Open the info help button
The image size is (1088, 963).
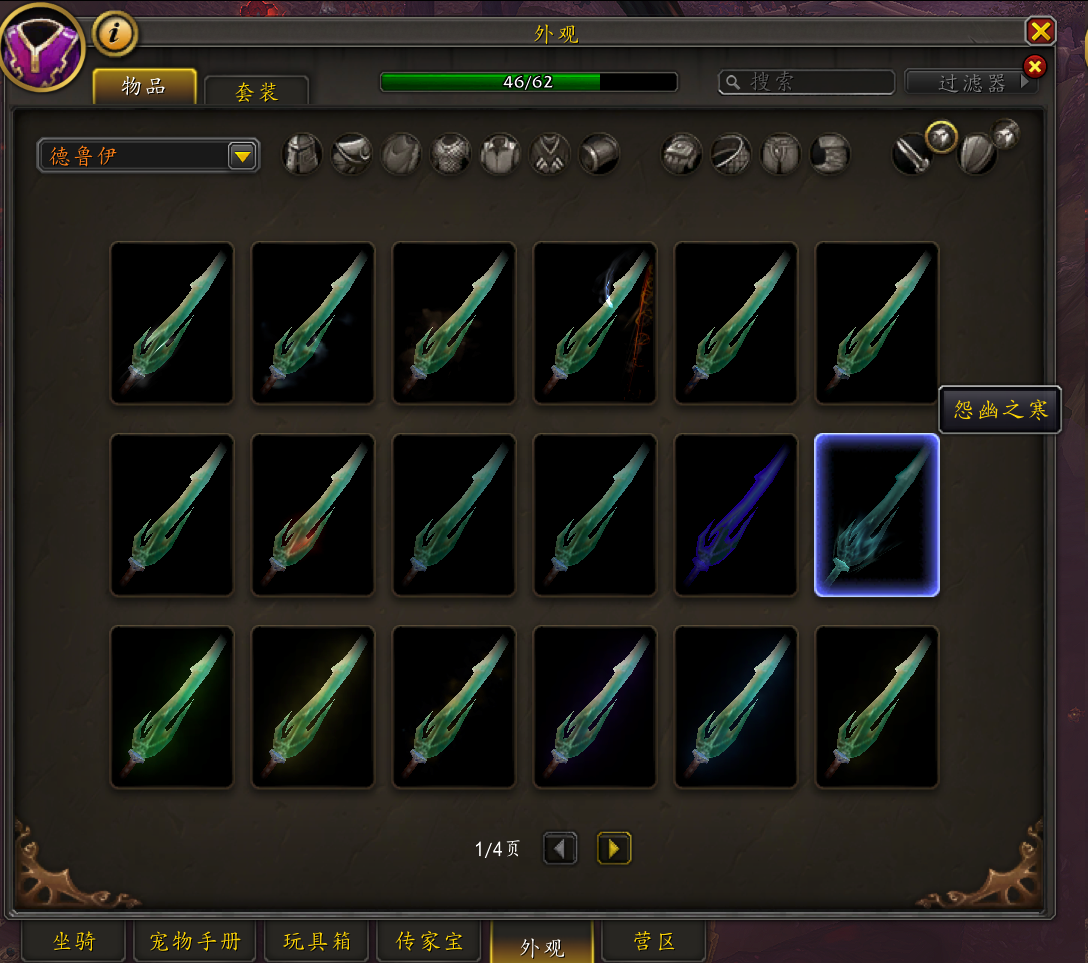[x=115, y=34]
